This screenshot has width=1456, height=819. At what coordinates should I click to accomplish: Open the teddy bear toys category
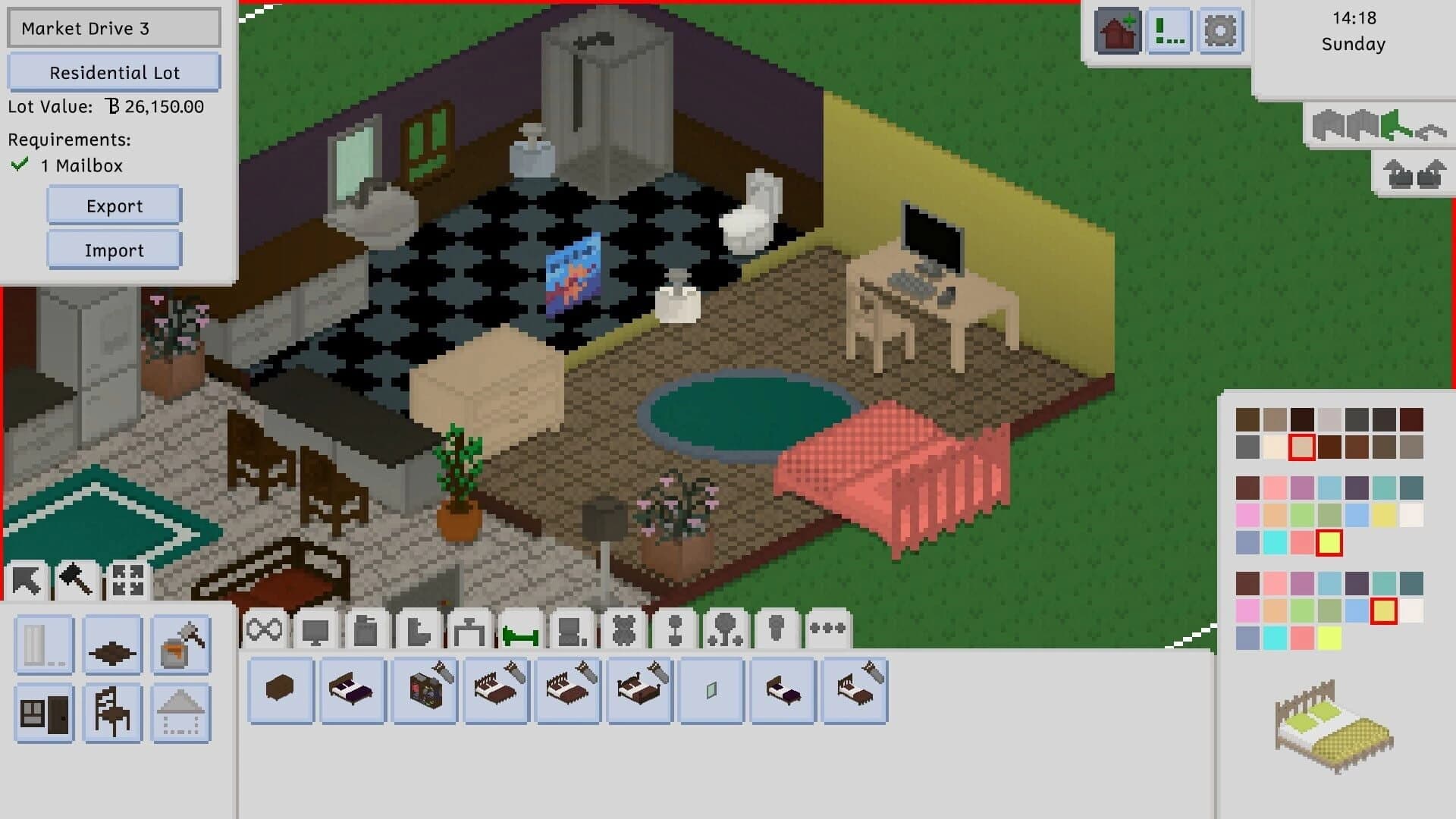click(623, 628)
